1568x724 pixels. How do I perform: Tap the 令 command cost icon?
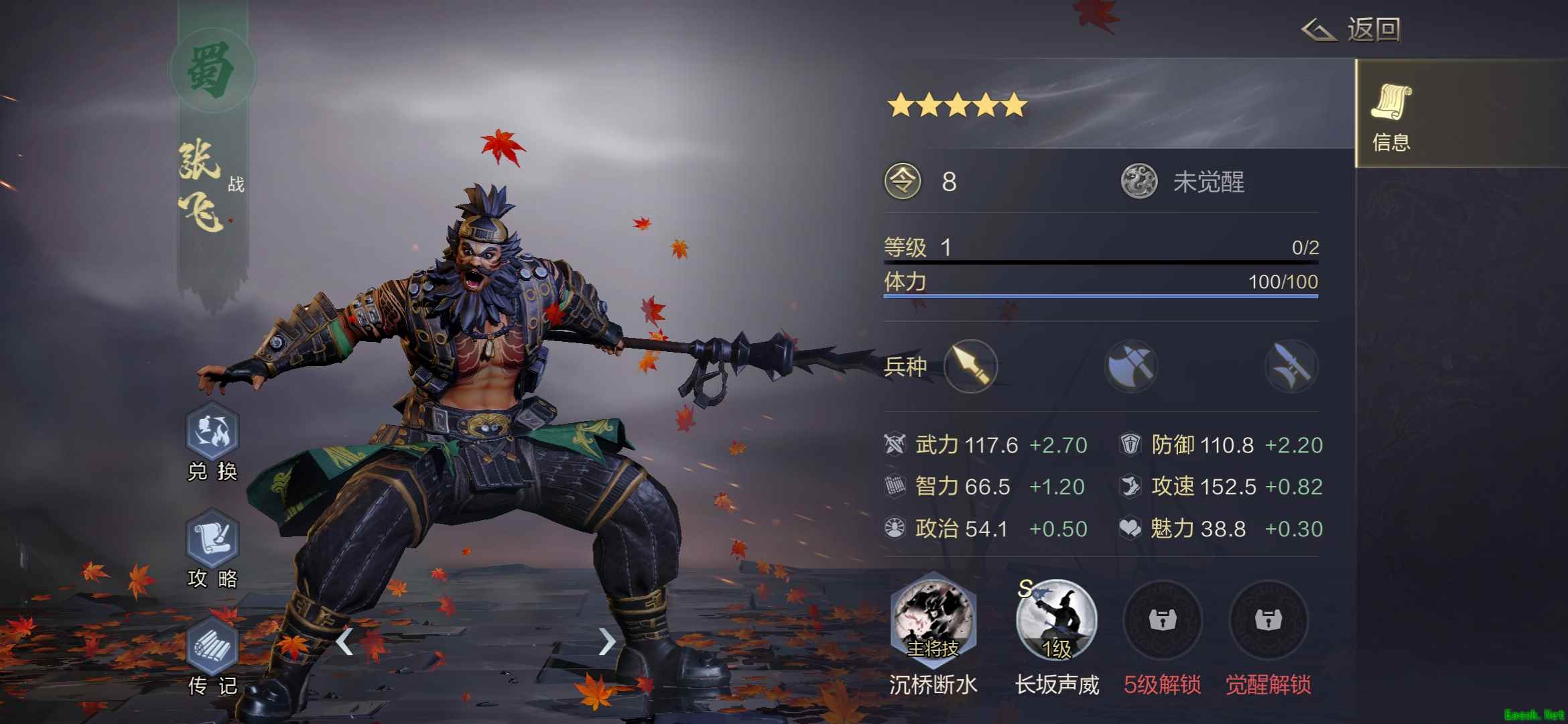[903, 182]
